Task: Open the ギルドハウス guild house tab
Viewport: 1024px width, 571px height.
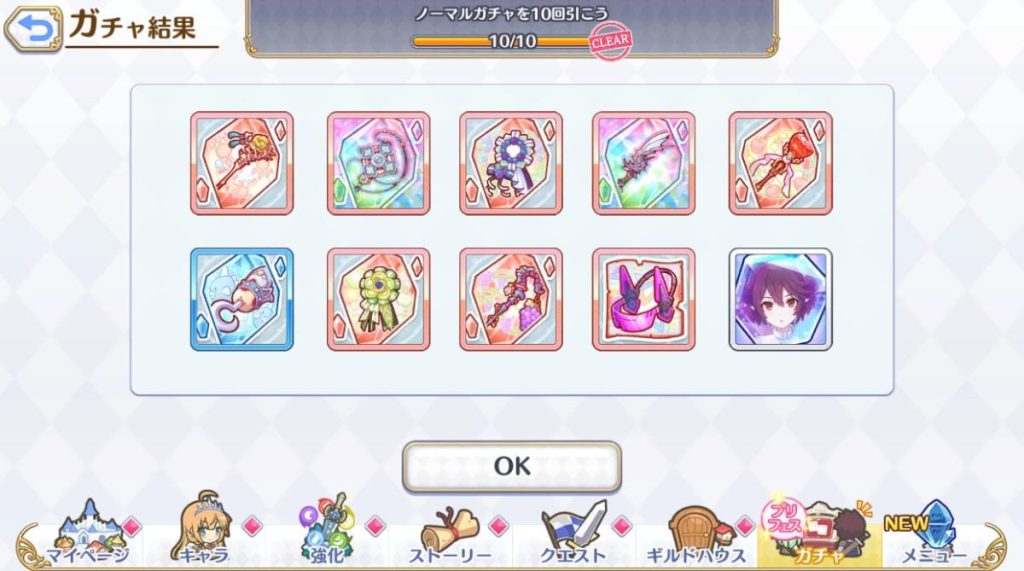Action: (697, 537)
